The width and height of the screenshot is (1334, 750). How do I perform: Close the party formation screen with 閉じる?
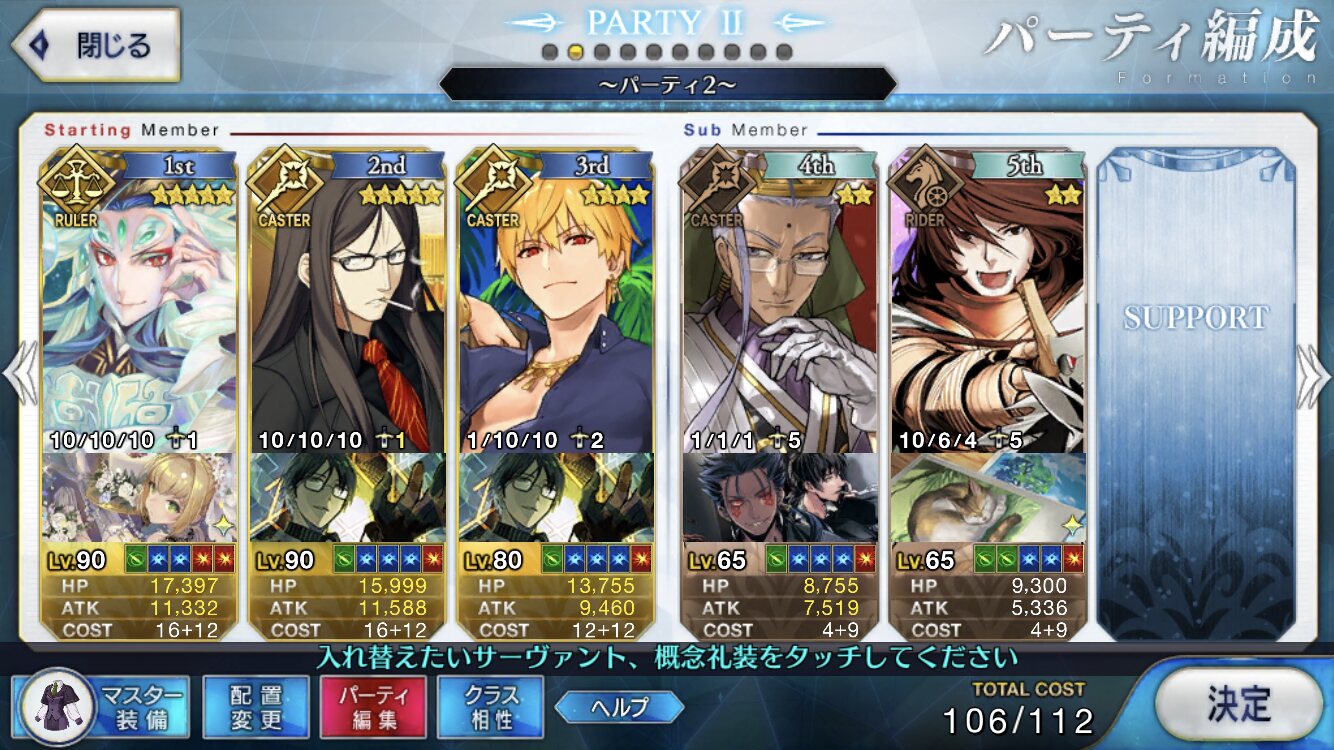point(95,45)
